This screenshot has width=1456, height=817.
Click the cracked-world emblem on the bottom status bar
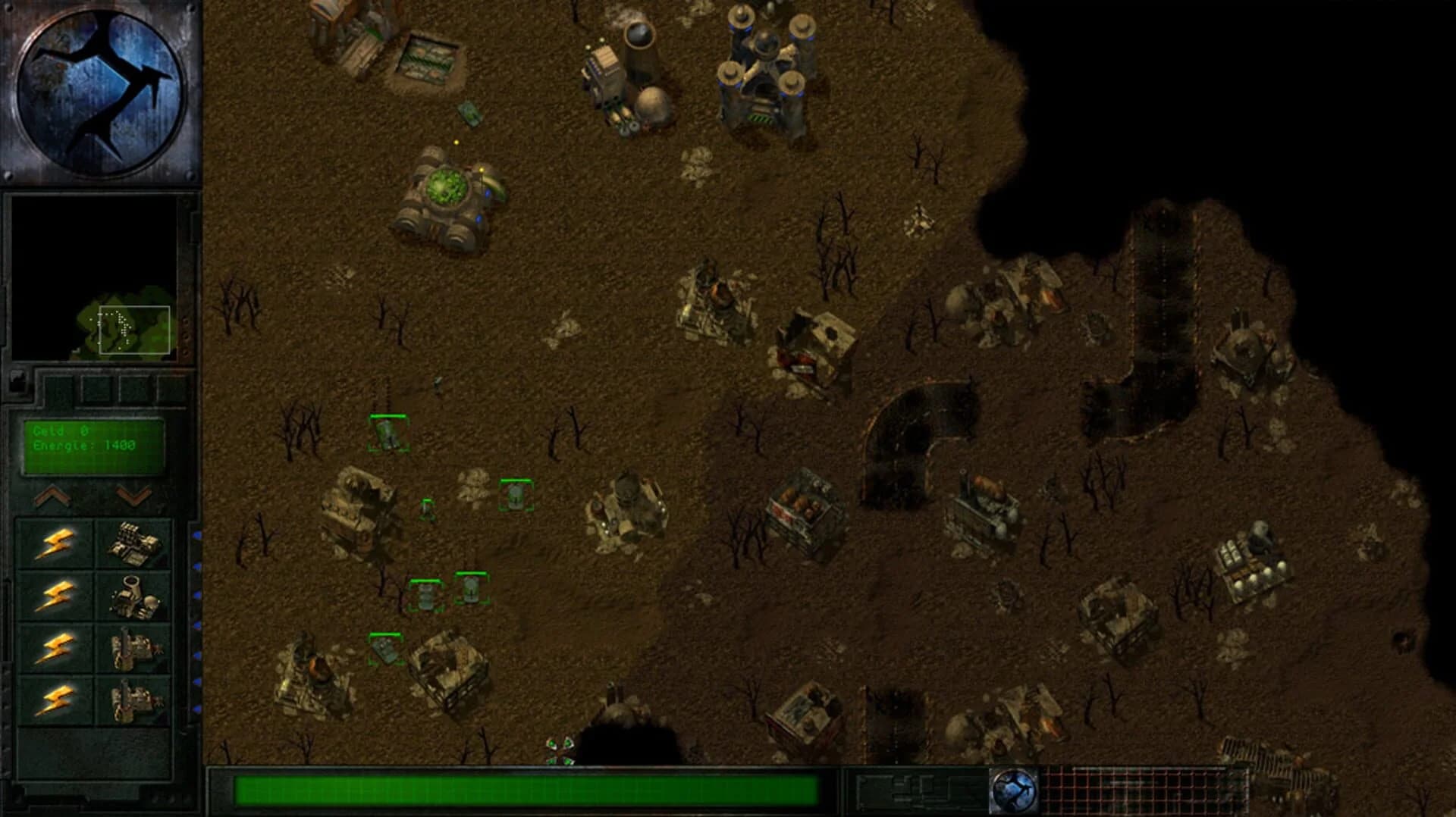[x=1016, y=791]
